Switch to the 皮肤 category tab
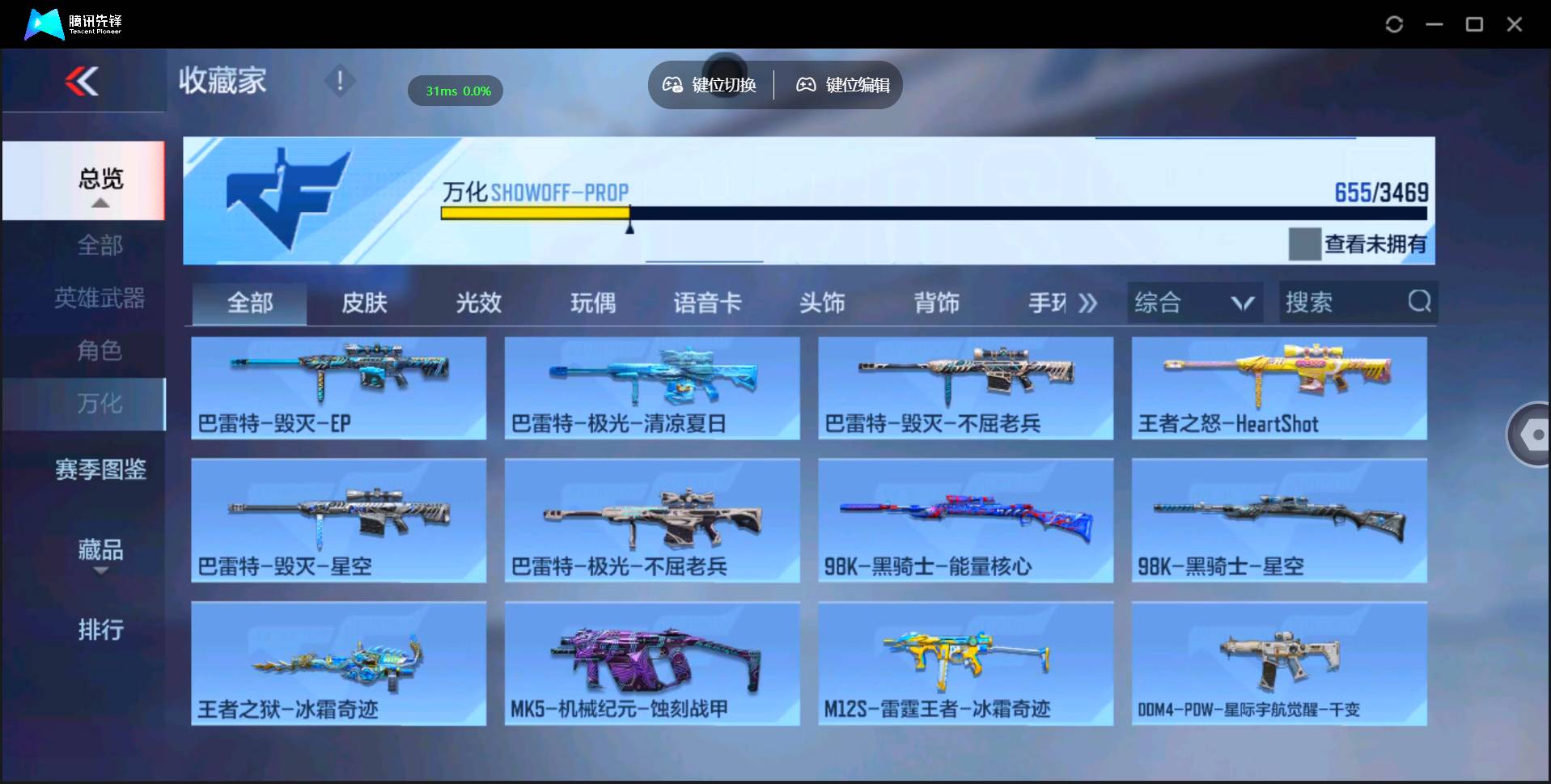The width and height of the screenshot is (1551, 784). click(x=363, y=302)
